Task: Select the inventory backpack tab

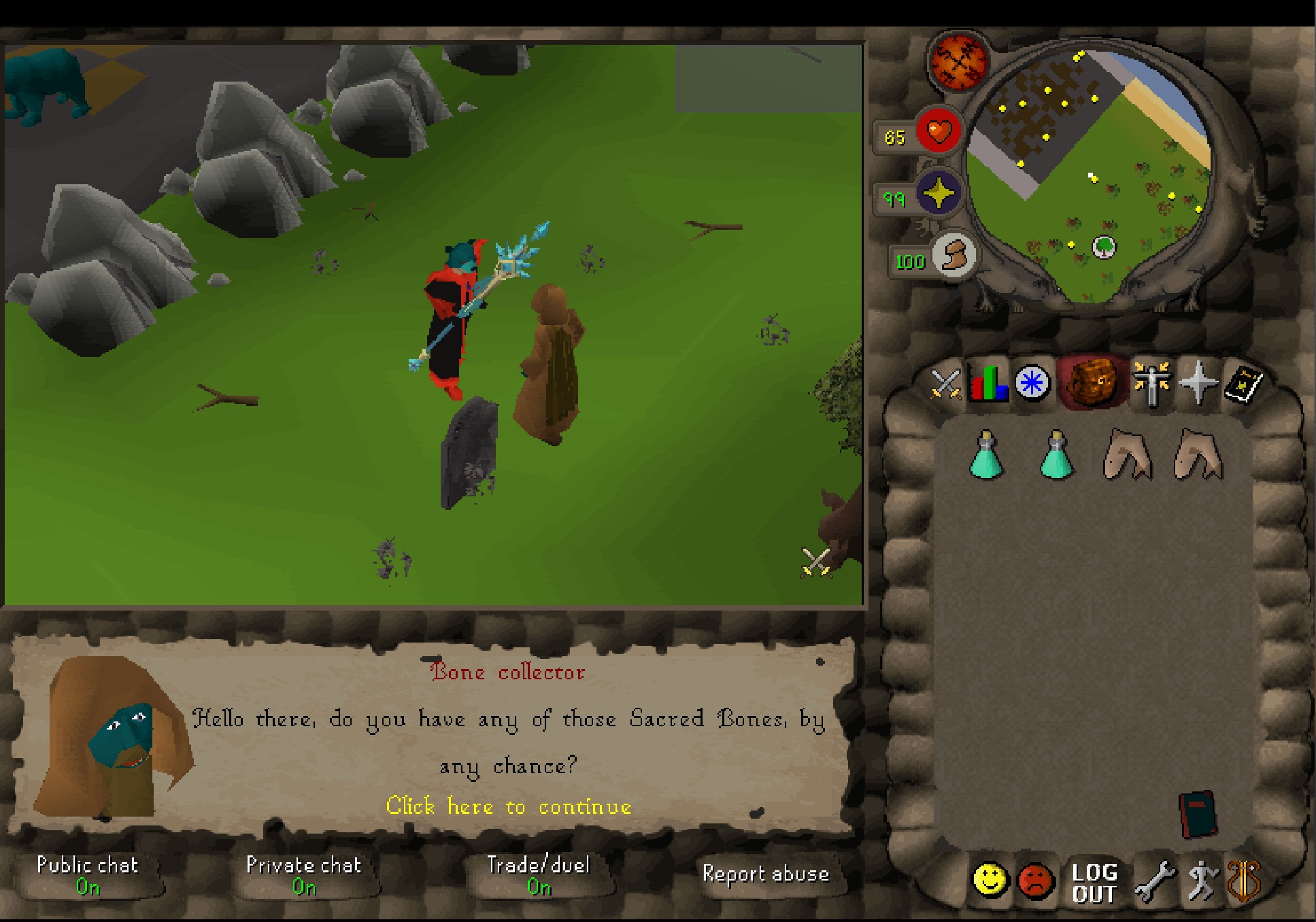Action: 1092,383
